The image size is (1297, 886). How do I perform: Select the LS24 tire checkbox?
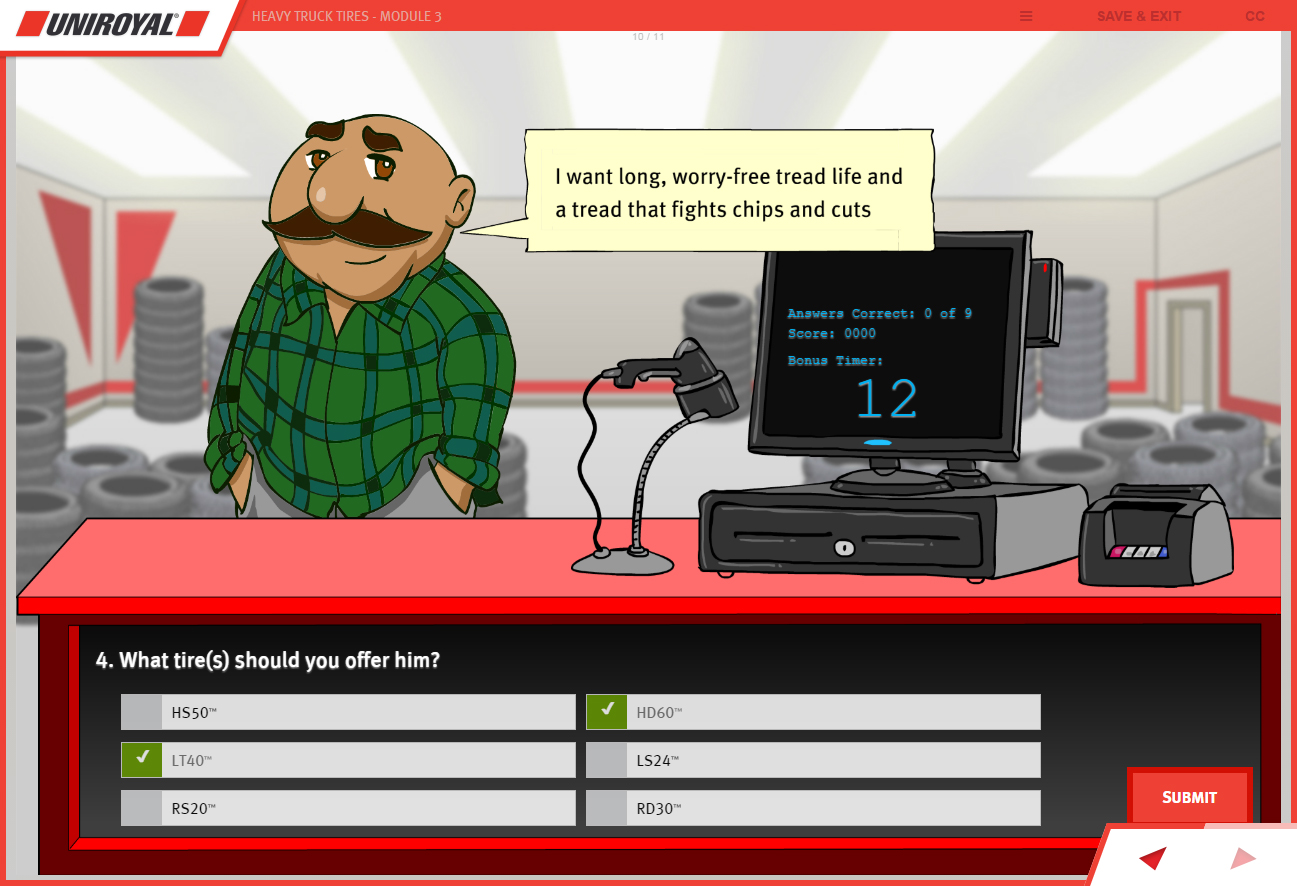click(606, 759)
